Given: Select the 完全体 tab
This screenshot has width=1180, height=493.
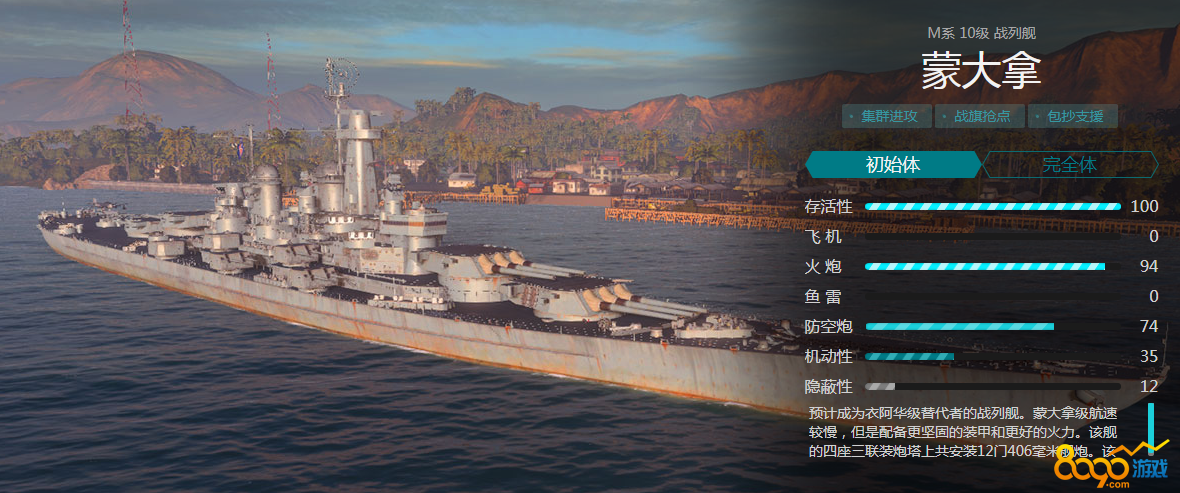Looking at the screenshot, I should point(1069,165).
